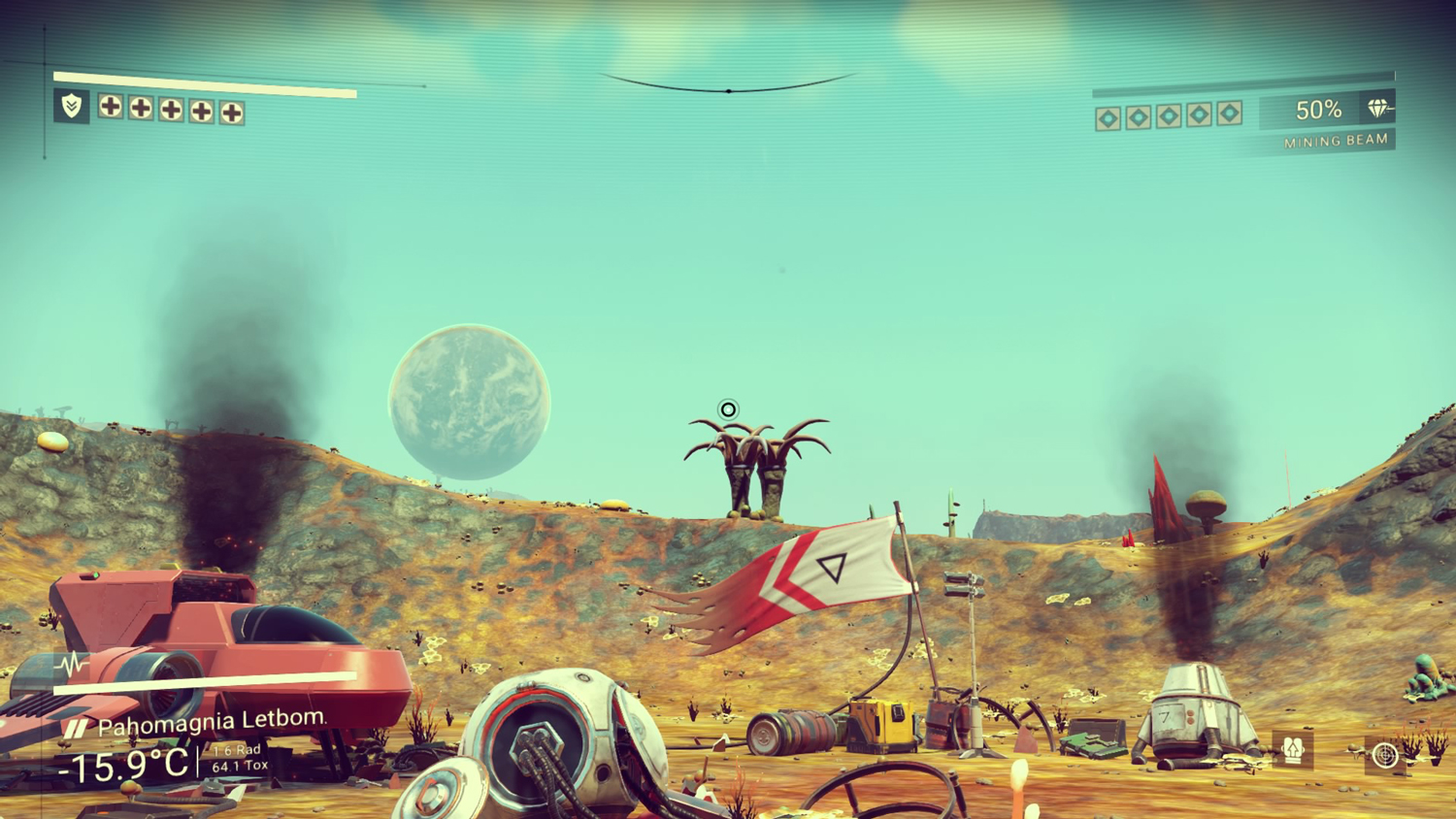Click the life support waveform icon

pos(71,666)
